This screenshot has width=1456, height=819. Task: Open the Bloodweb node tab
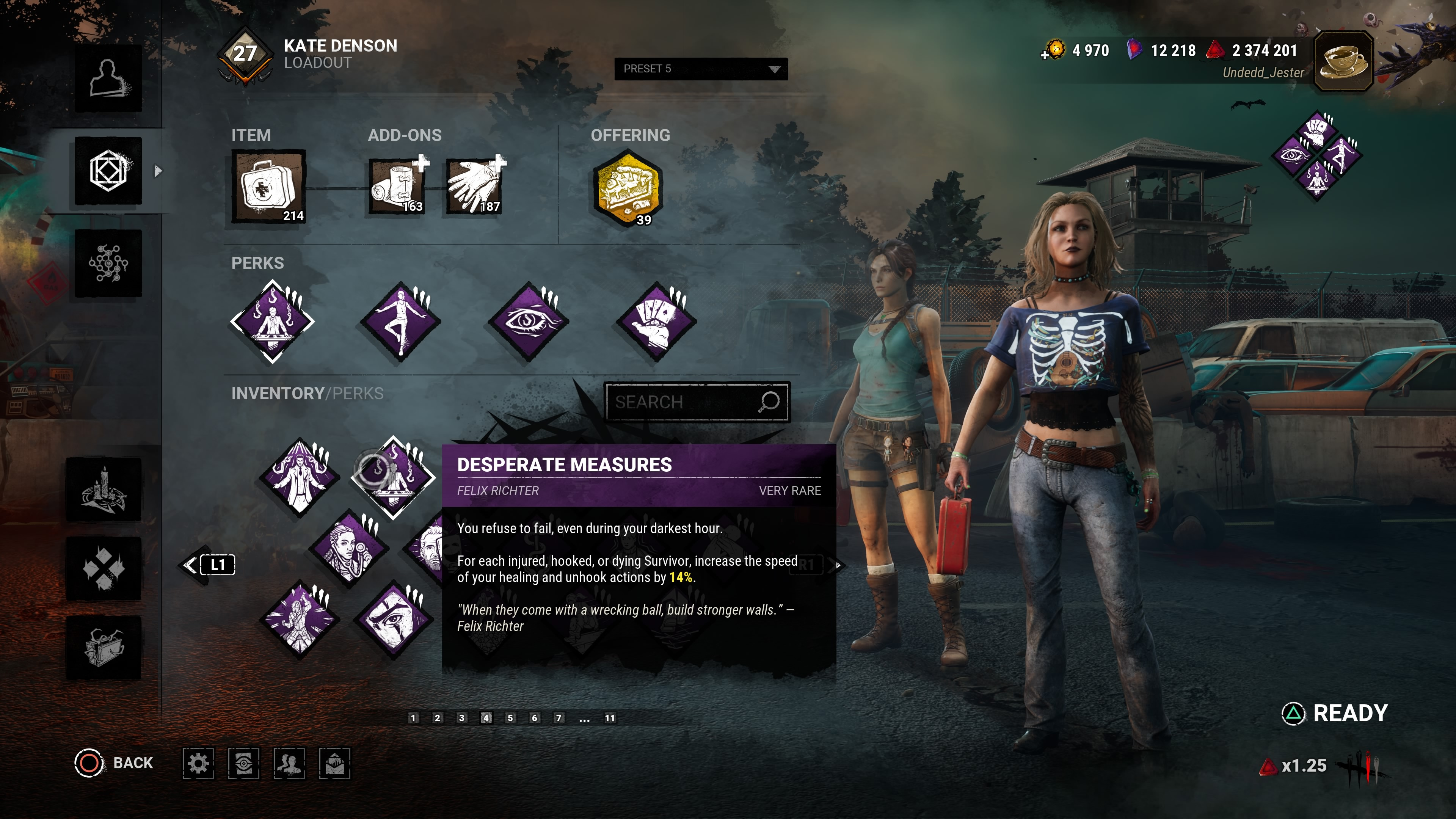pyautogui.click(x=108, y=264)
